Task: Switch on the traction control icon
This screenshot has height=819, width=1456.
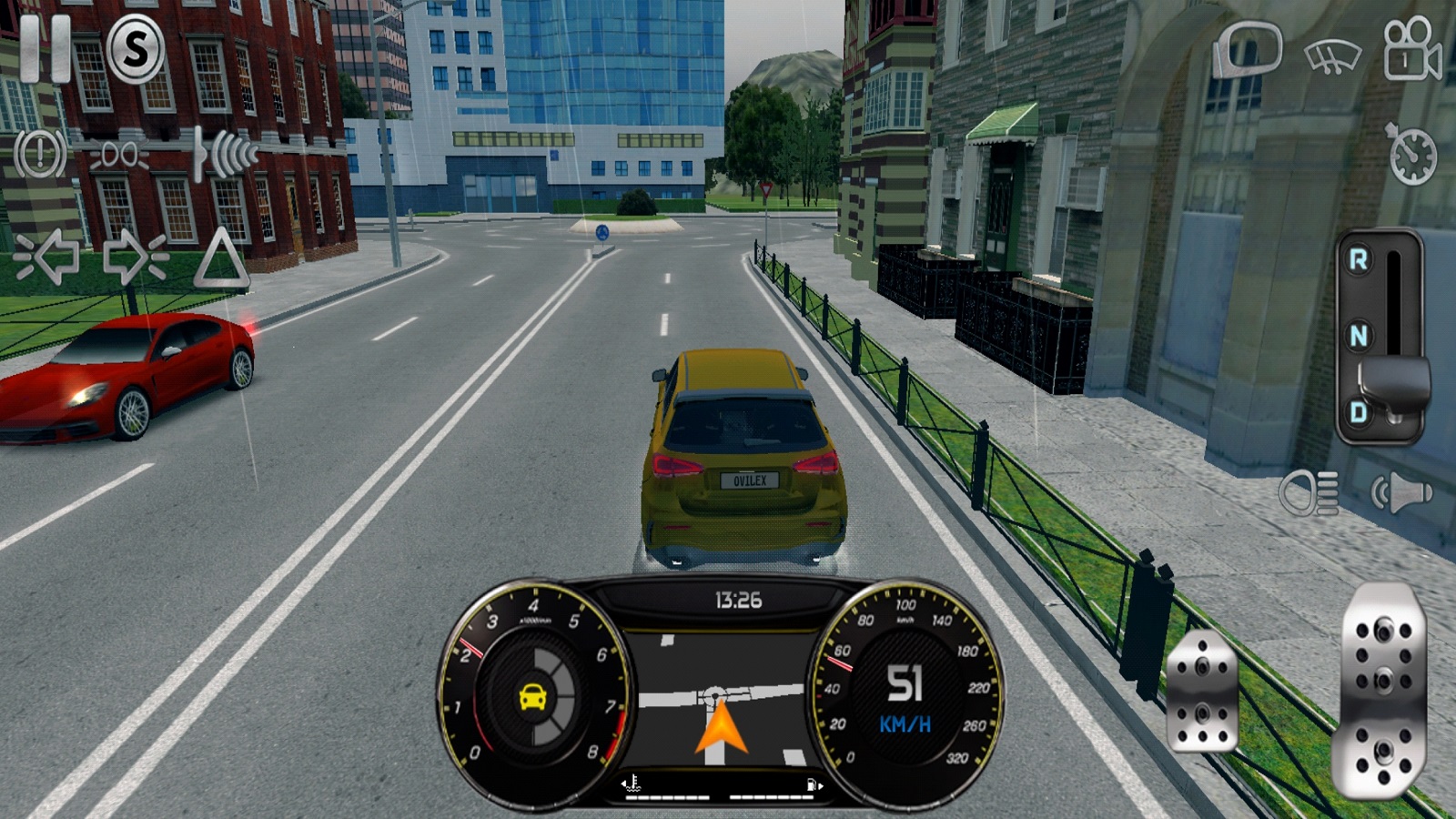Action: click(119, 156)
